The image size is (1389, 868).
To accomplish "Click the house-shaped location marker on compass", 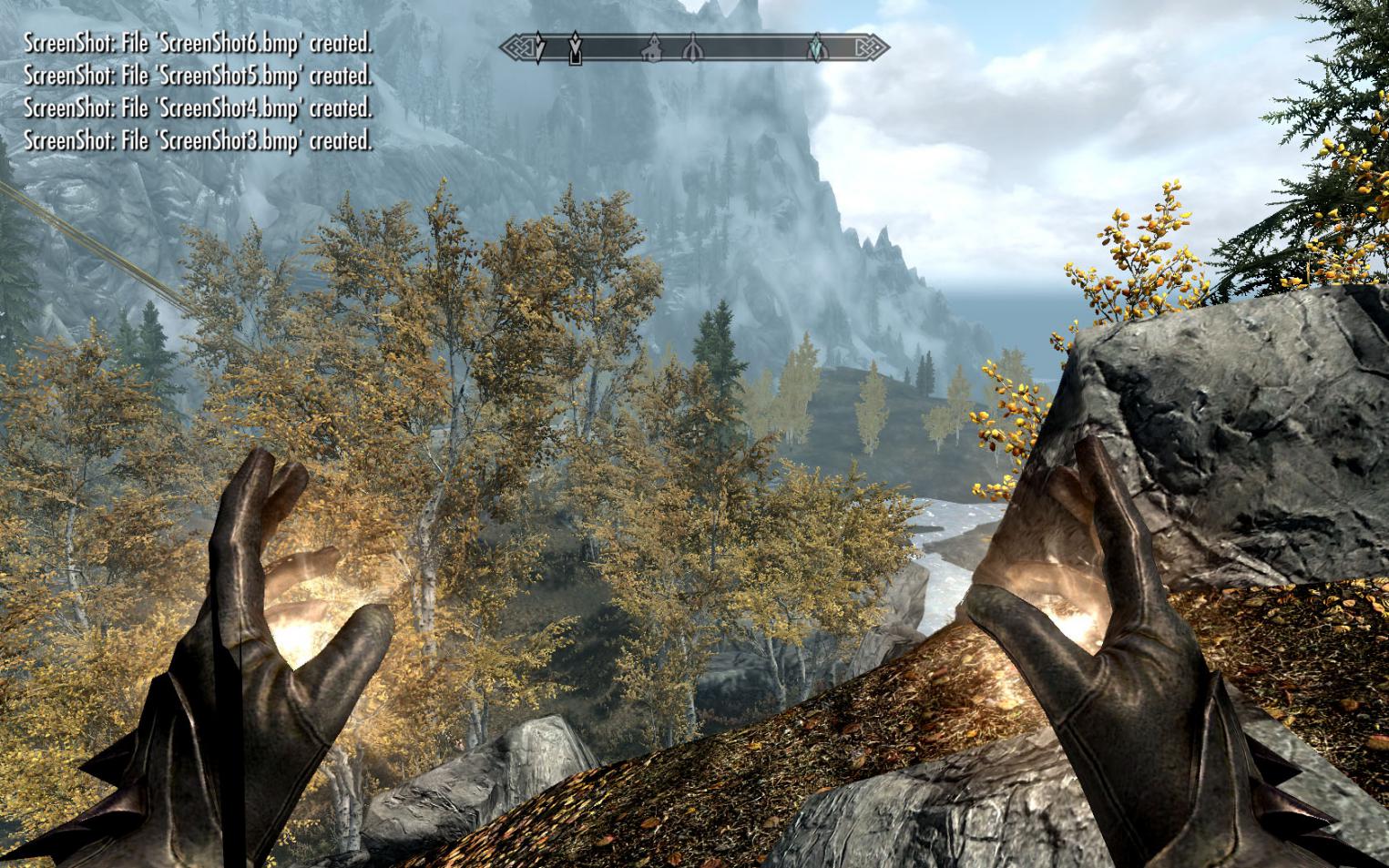I will [653, 48].
